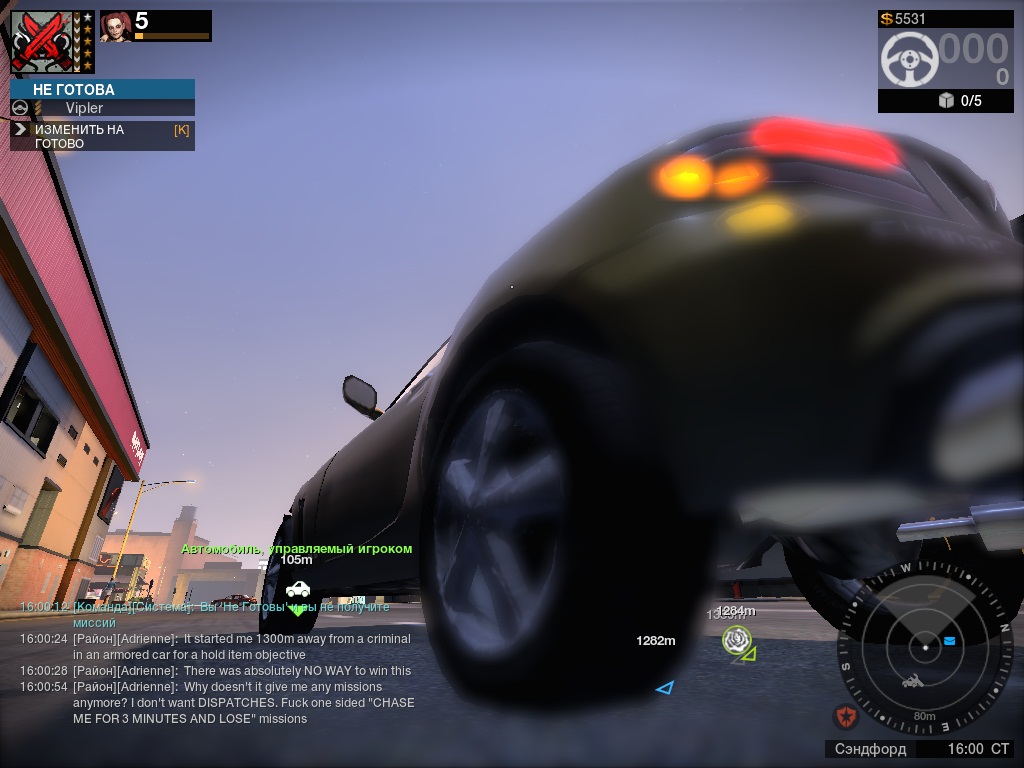Image resolution: width=1024 pixels, height=768 pixels.
Task: Click the white rose objective marker
Action: [x=737, y=639]
